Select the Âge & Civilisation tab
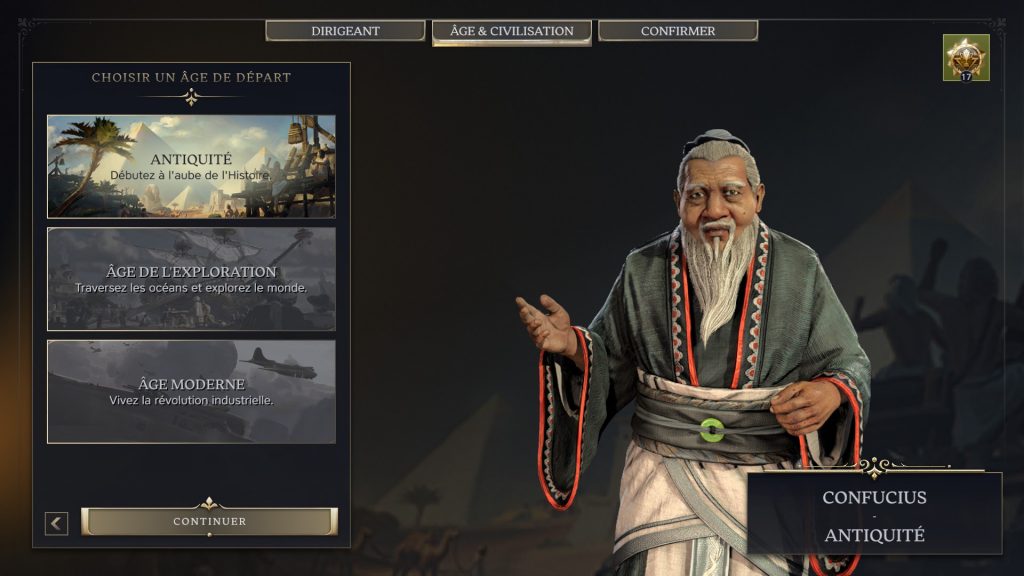 (x=511, y=31)
